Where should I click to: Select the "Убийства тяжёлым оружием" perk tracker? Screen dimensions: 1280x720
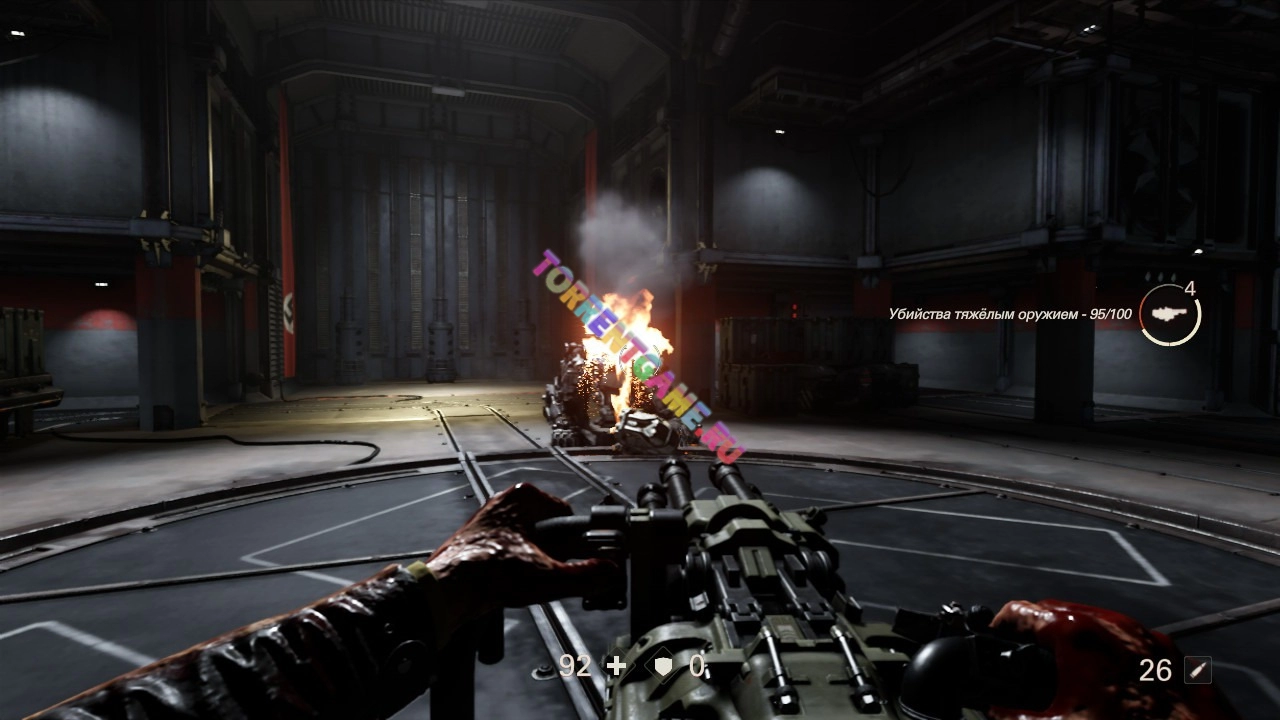coord(1010,314)
